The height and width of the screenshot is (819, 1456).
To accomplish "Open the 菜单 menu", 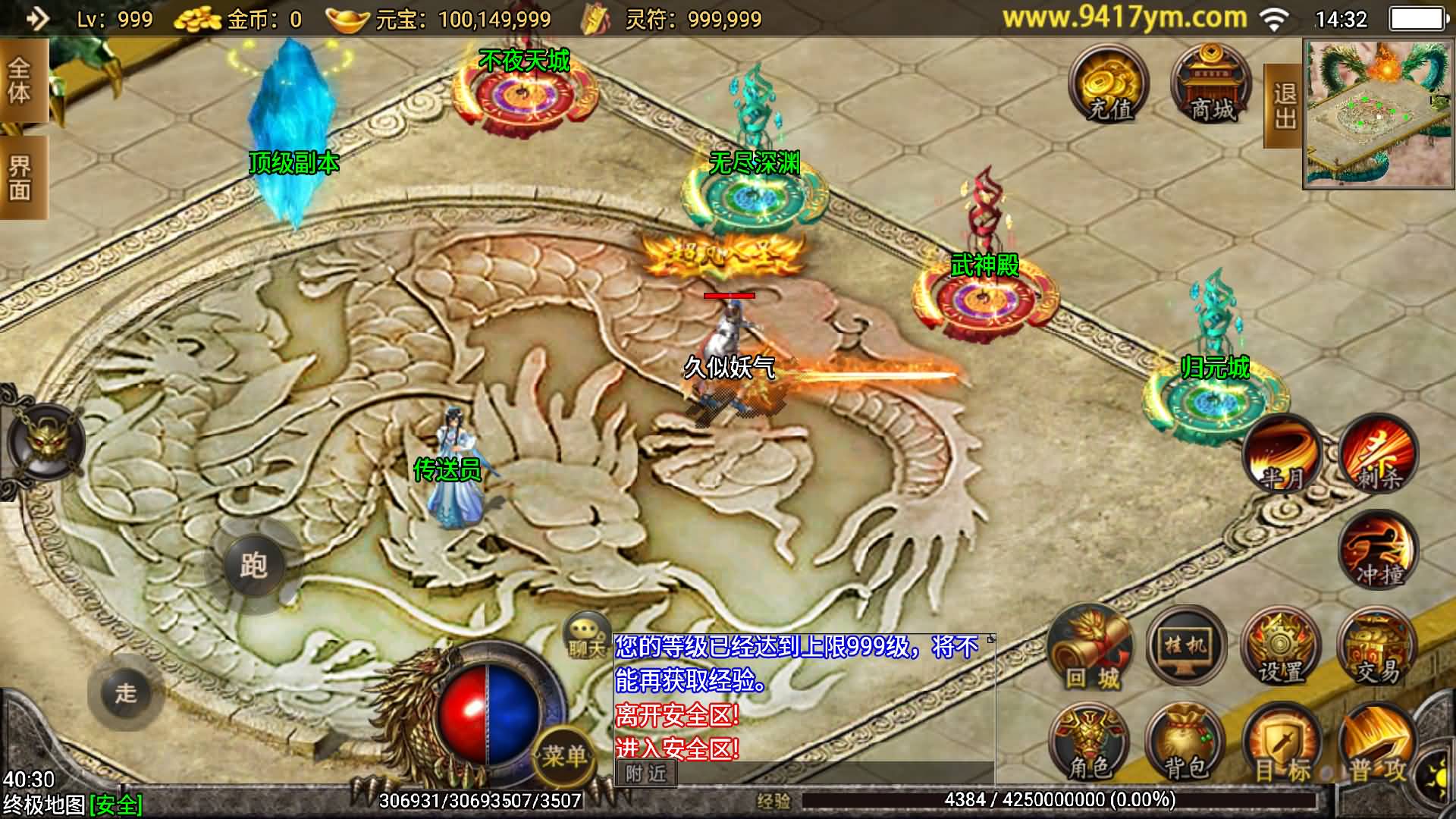I will point(563,755).
